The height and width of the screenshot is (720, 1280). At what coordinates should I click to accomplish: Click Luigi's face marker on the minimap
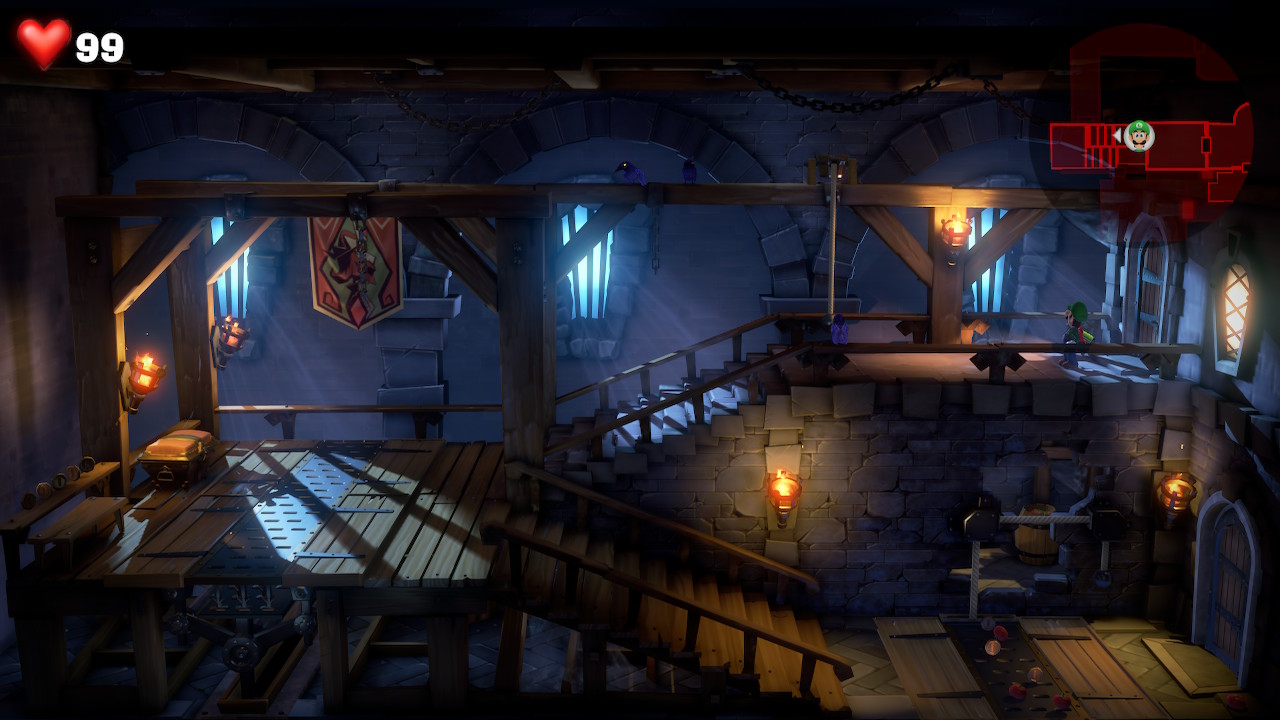click(1139, 135)
